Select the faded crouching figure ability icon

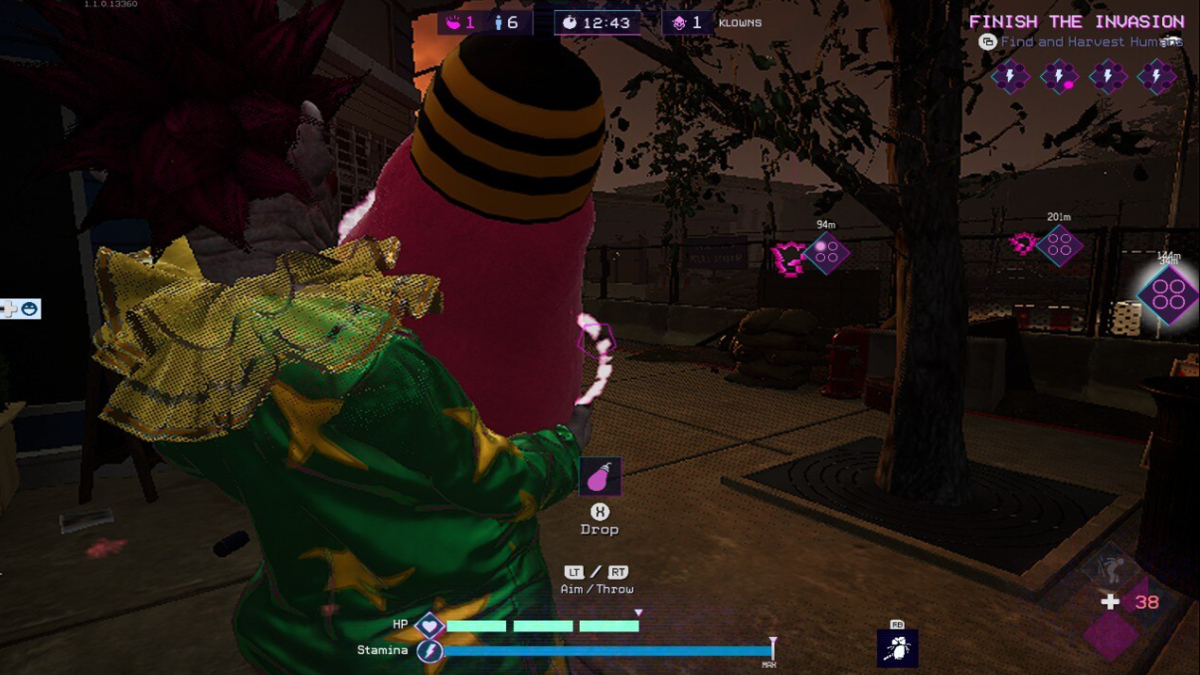coord(1108,568)
